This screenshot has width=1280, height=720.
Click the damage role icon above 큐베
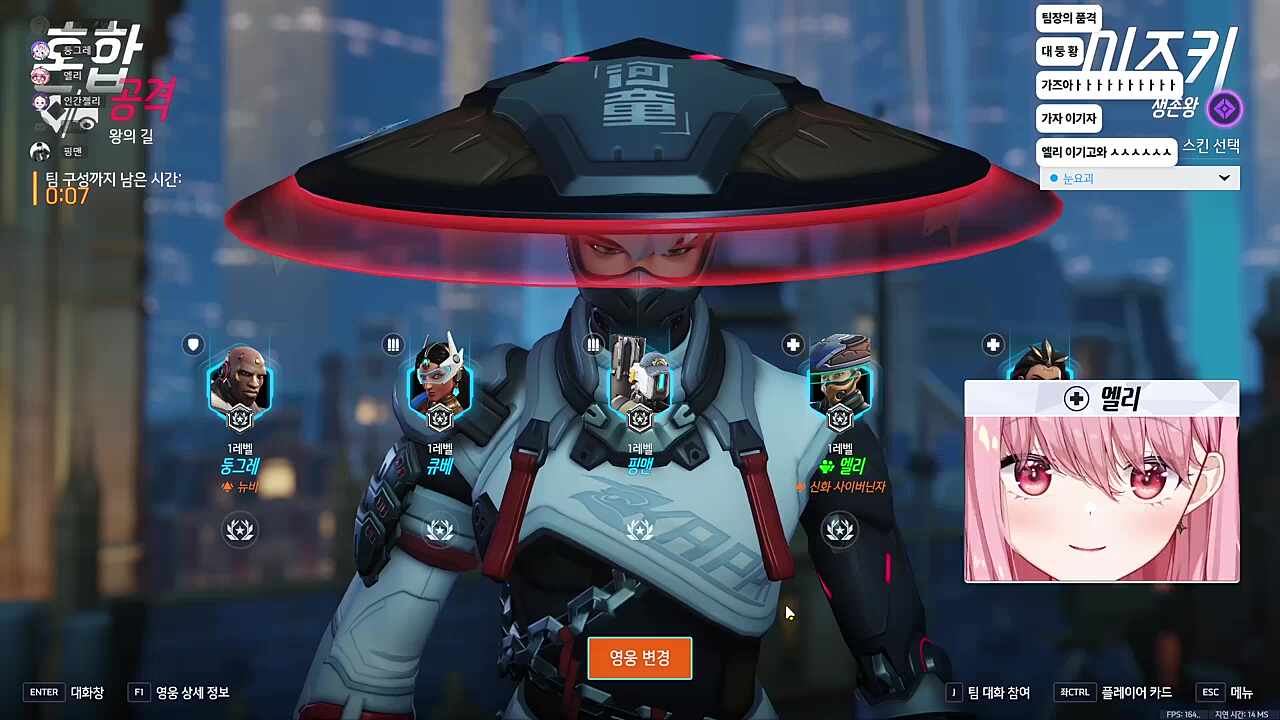tap(391, 345)
